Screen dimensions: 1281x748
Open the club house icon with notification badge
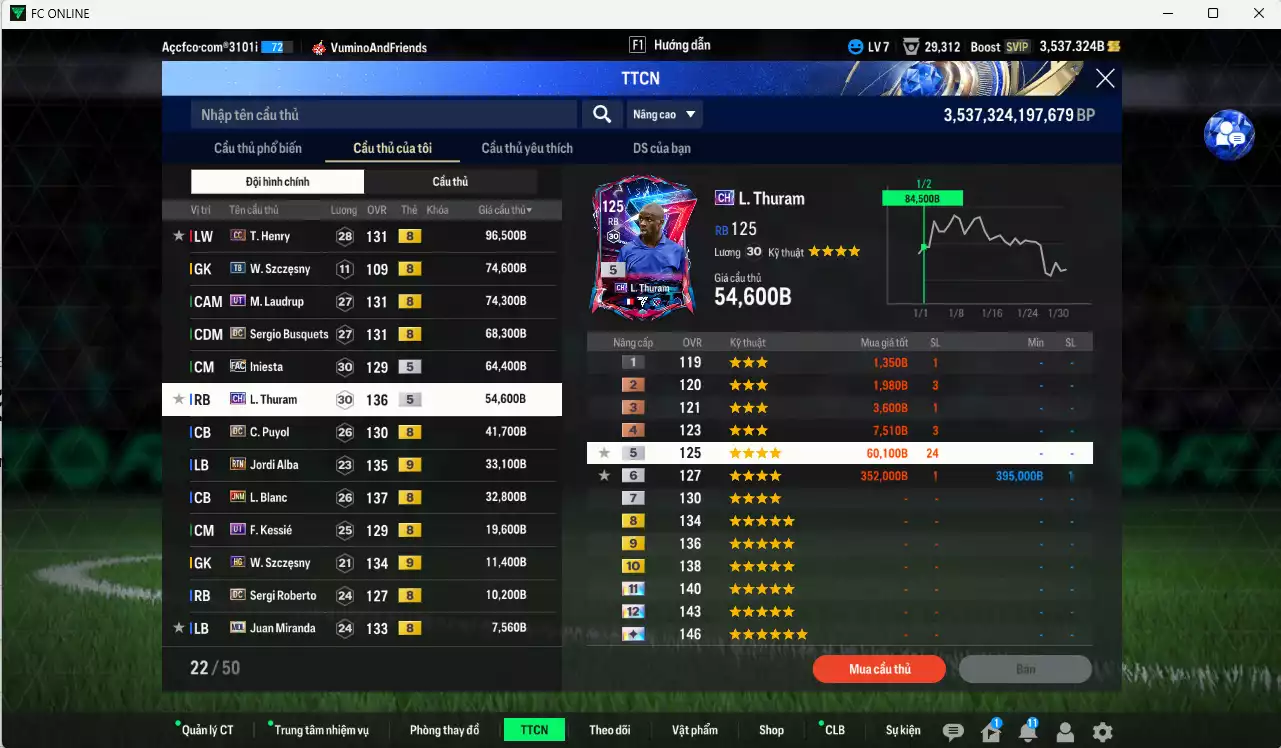pyautogui.click(x=989, y=732)
